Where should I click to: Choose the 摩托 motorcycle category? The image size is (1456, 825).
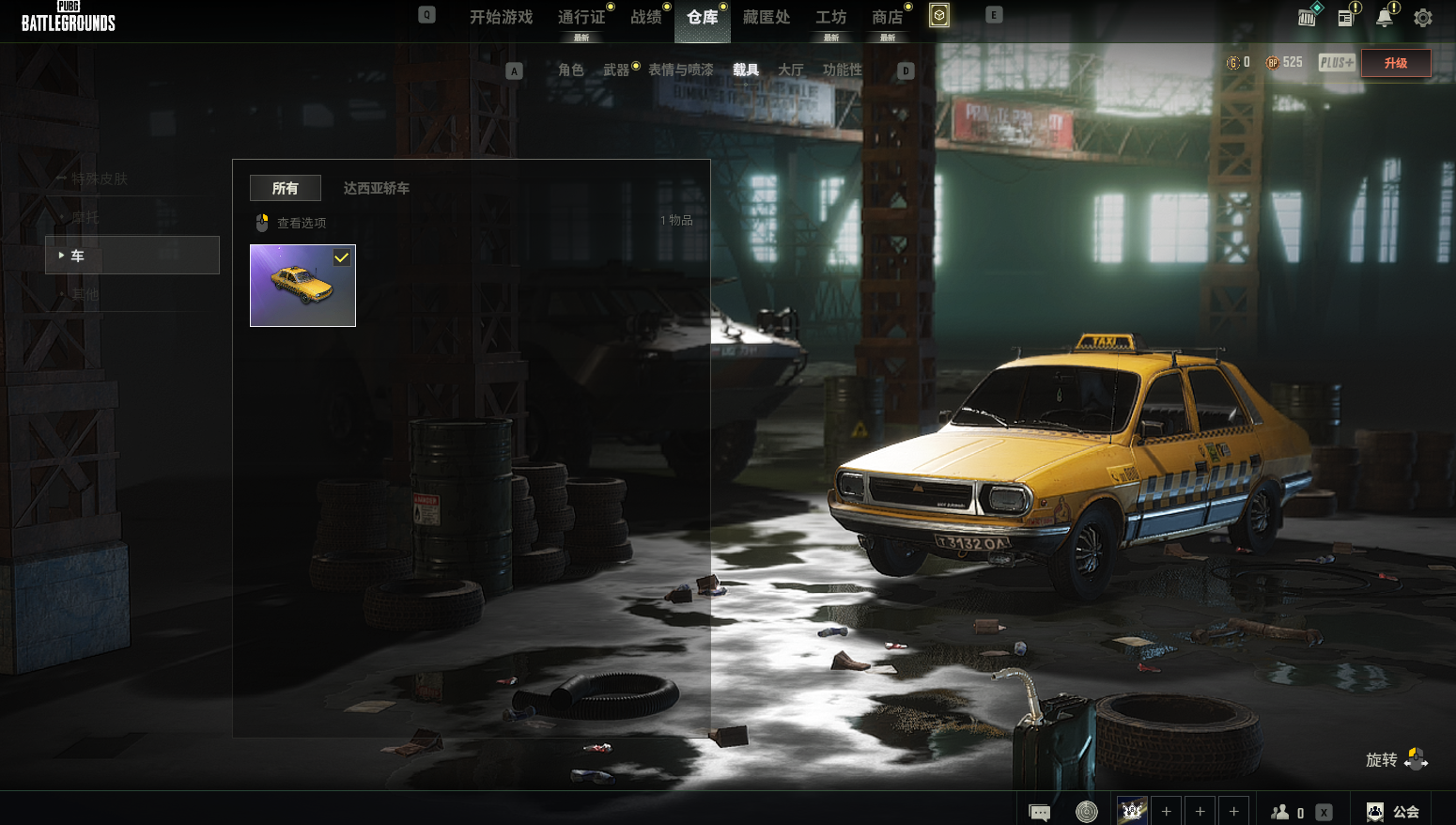[x=85, y=217]
